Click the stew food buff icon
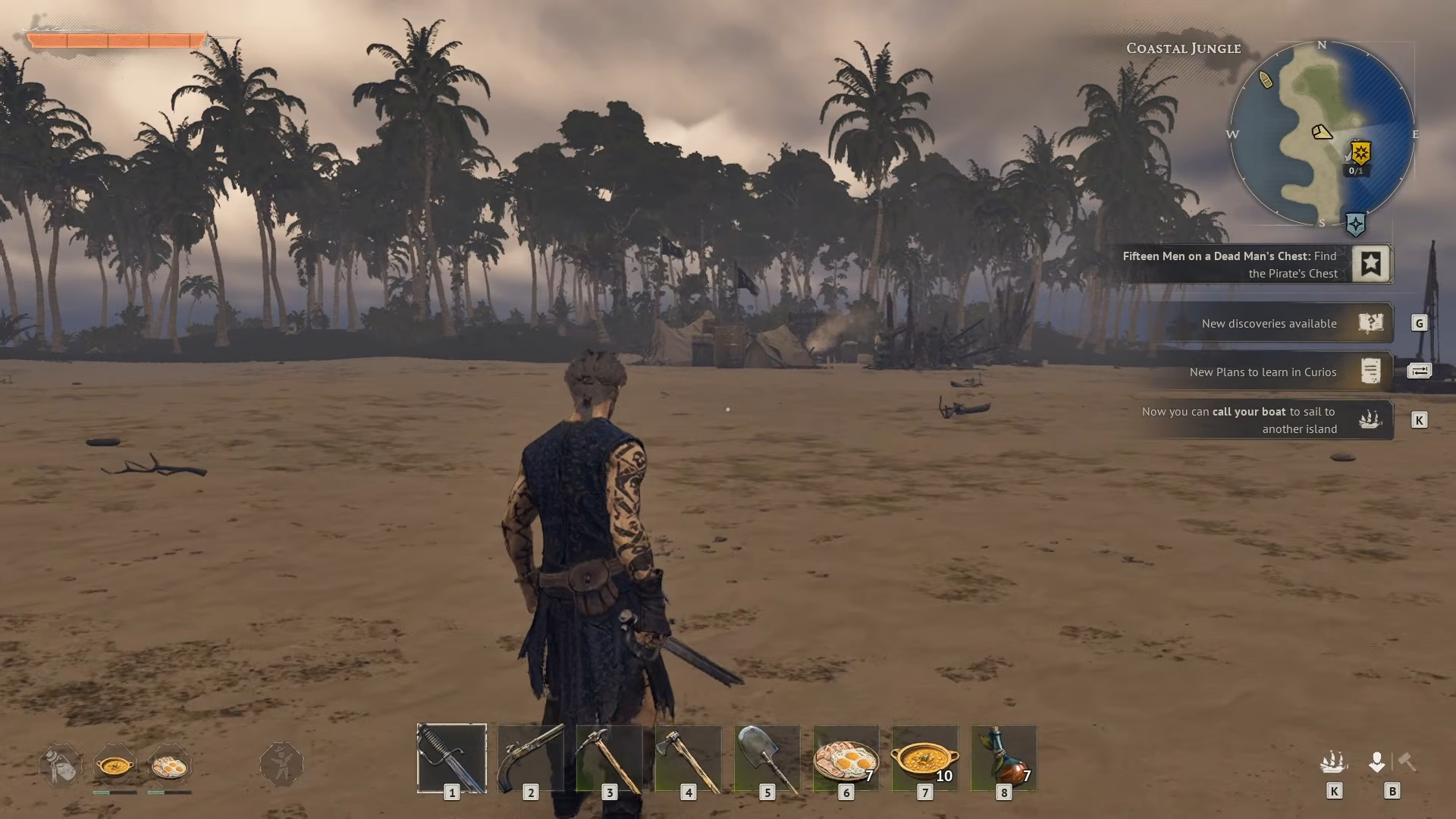Image resolution: width=1456 pixels, height=819 pixels. point(115,766)
